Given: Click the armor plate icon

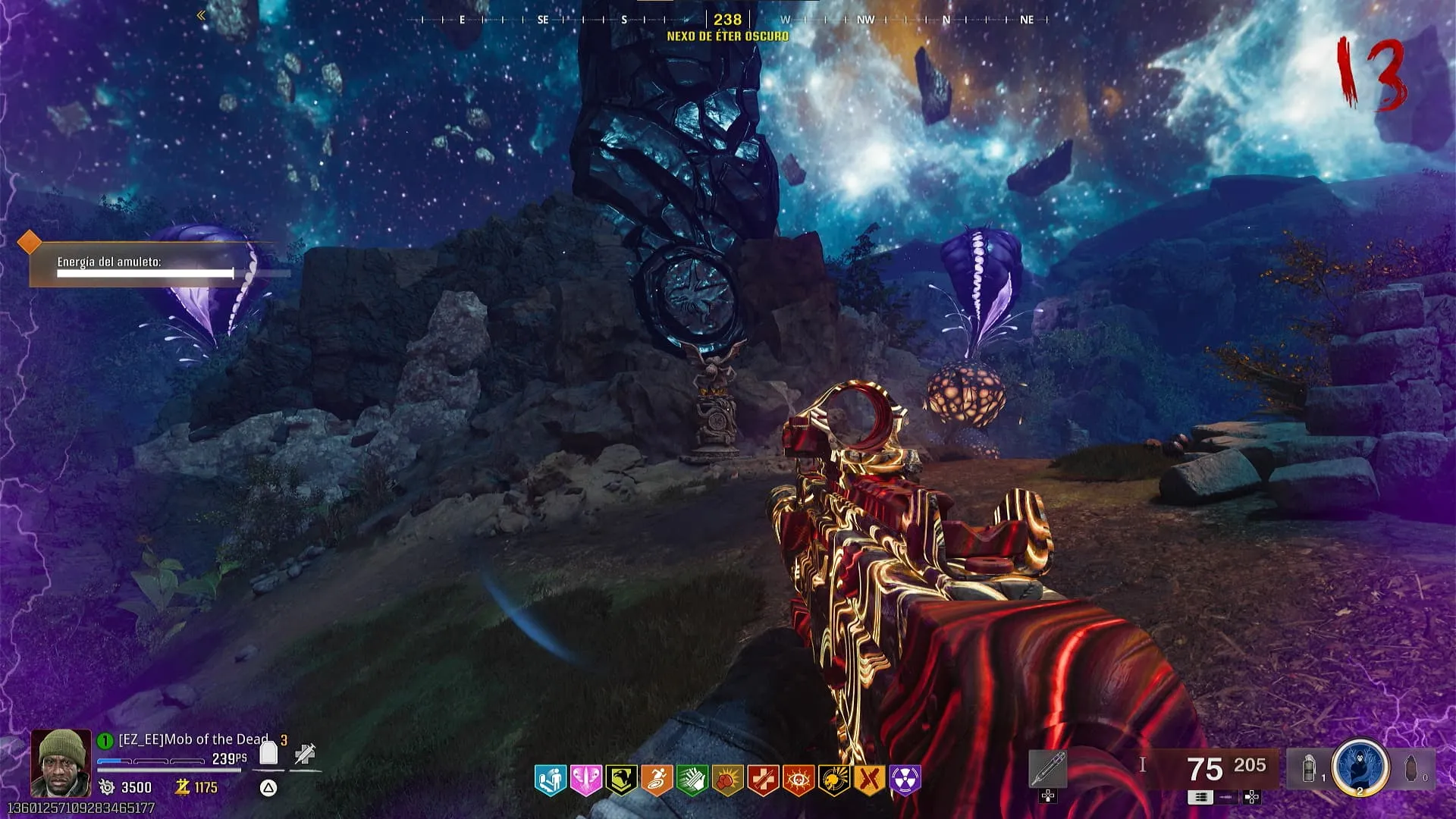Looking at the screenshot, I should tap(268, 753).
